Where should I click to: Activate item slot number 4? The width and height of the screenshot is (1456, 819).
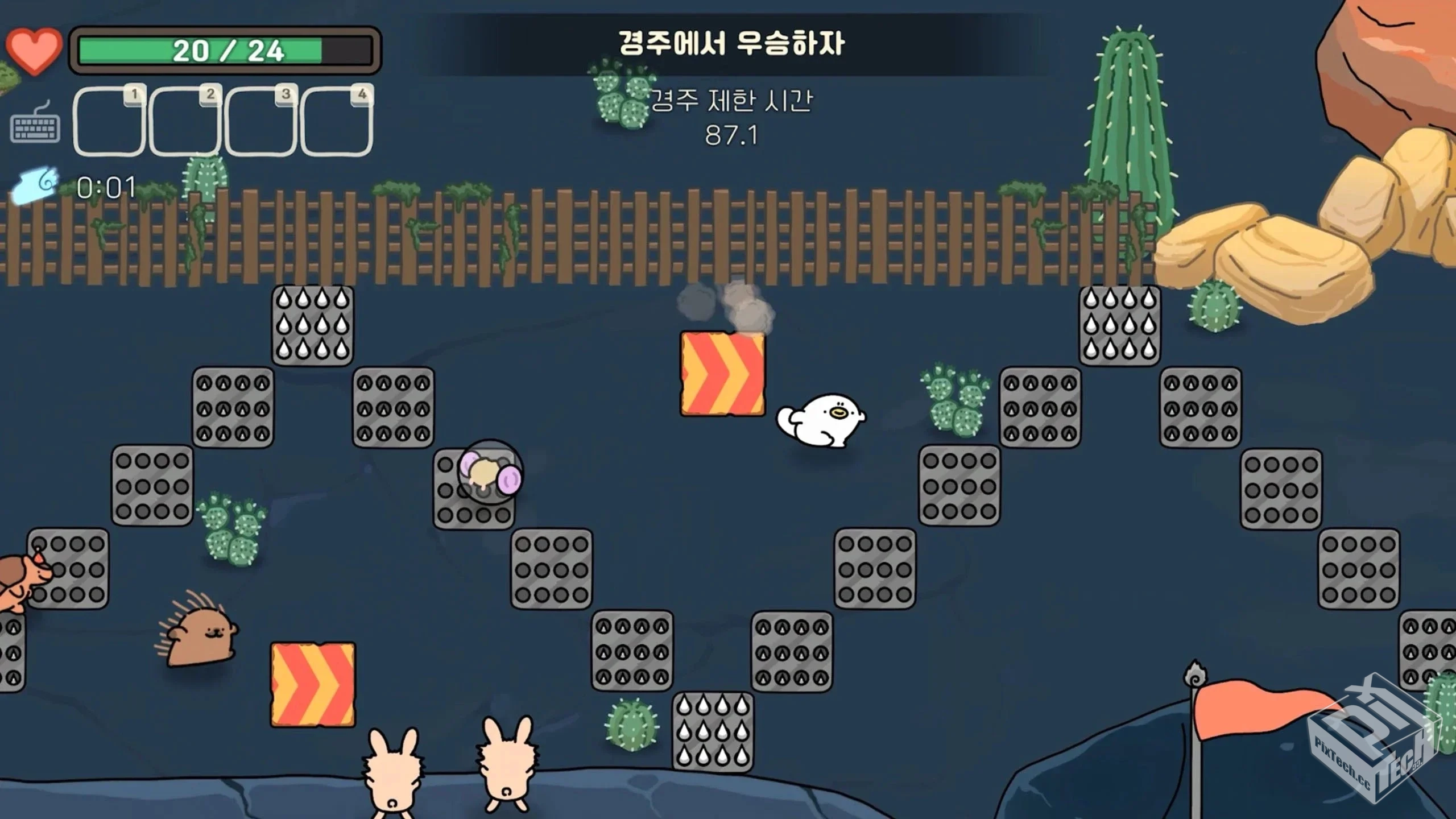tap(336, 121)
